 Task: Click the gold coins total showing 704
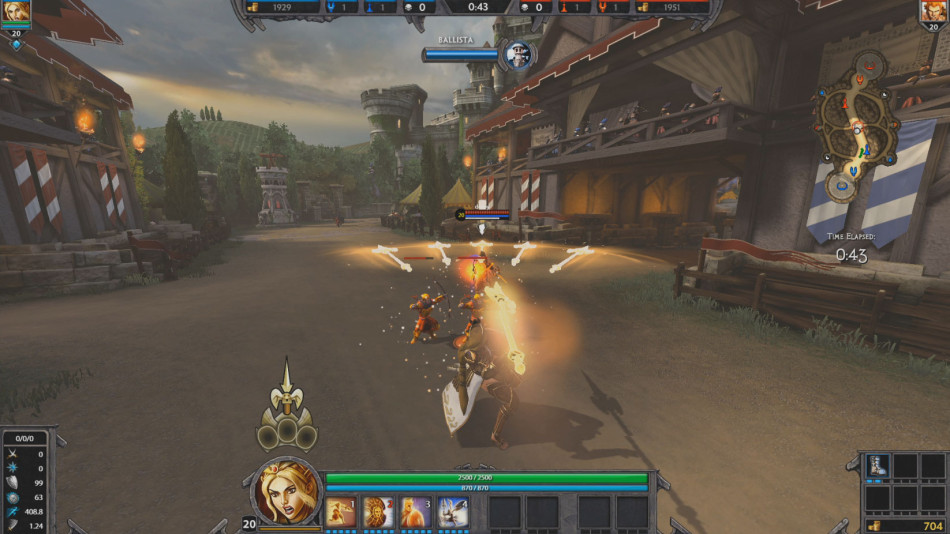coord(905,525)
